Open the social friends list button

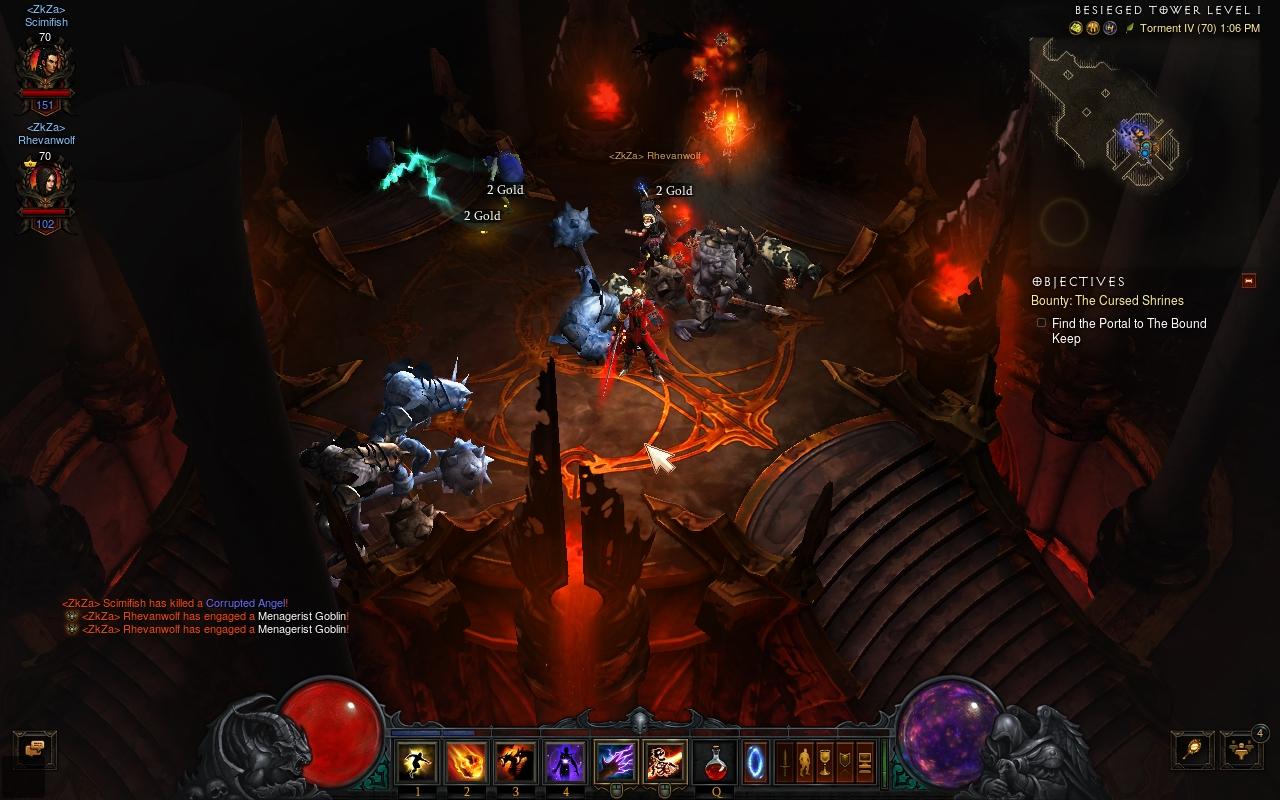click(1241, 749)
